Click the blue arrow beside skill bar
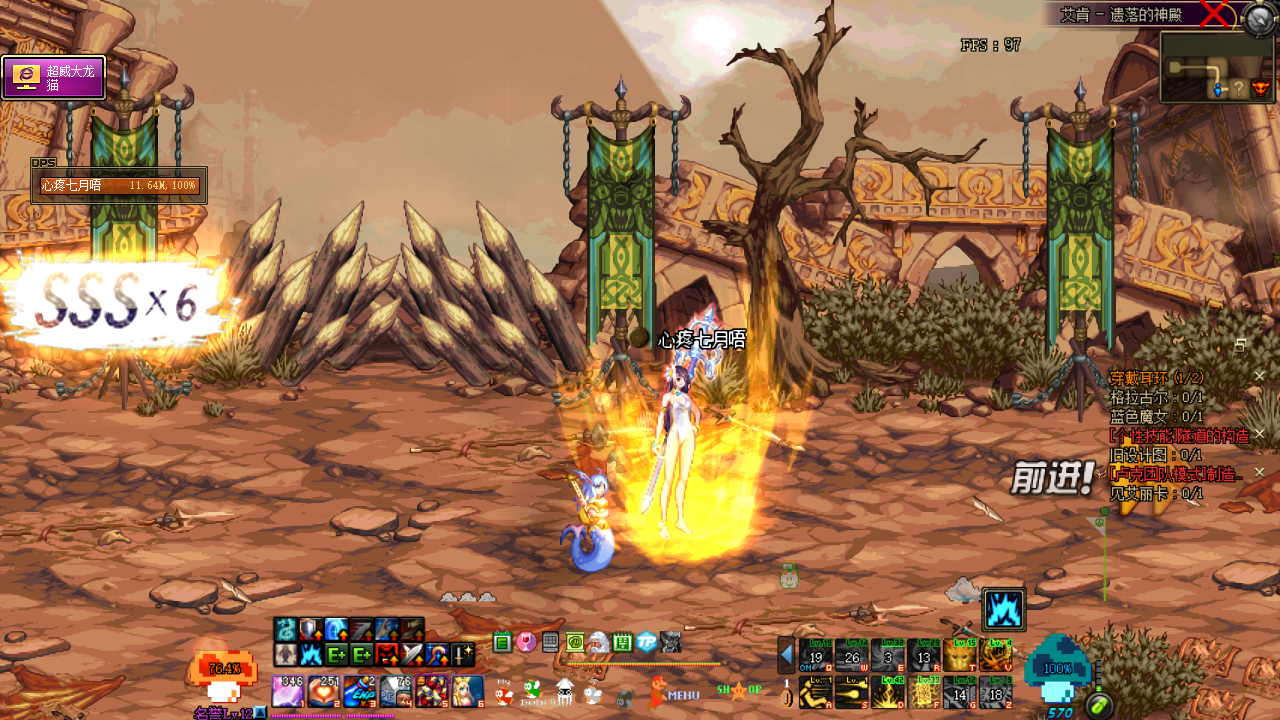This screenshot has height=720, width=1280. point(787,656)
